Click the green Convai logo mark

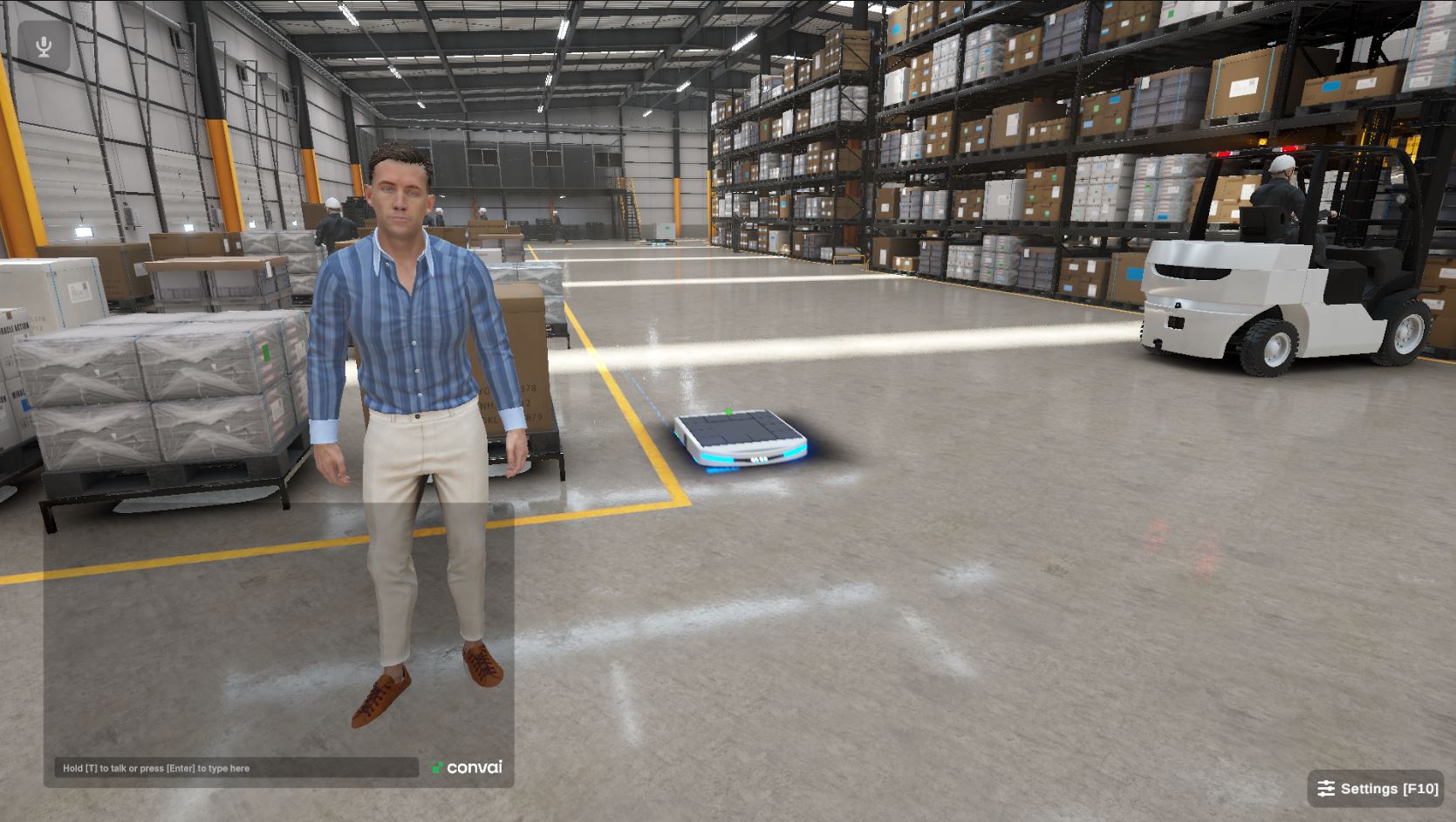tap(436, 767)
